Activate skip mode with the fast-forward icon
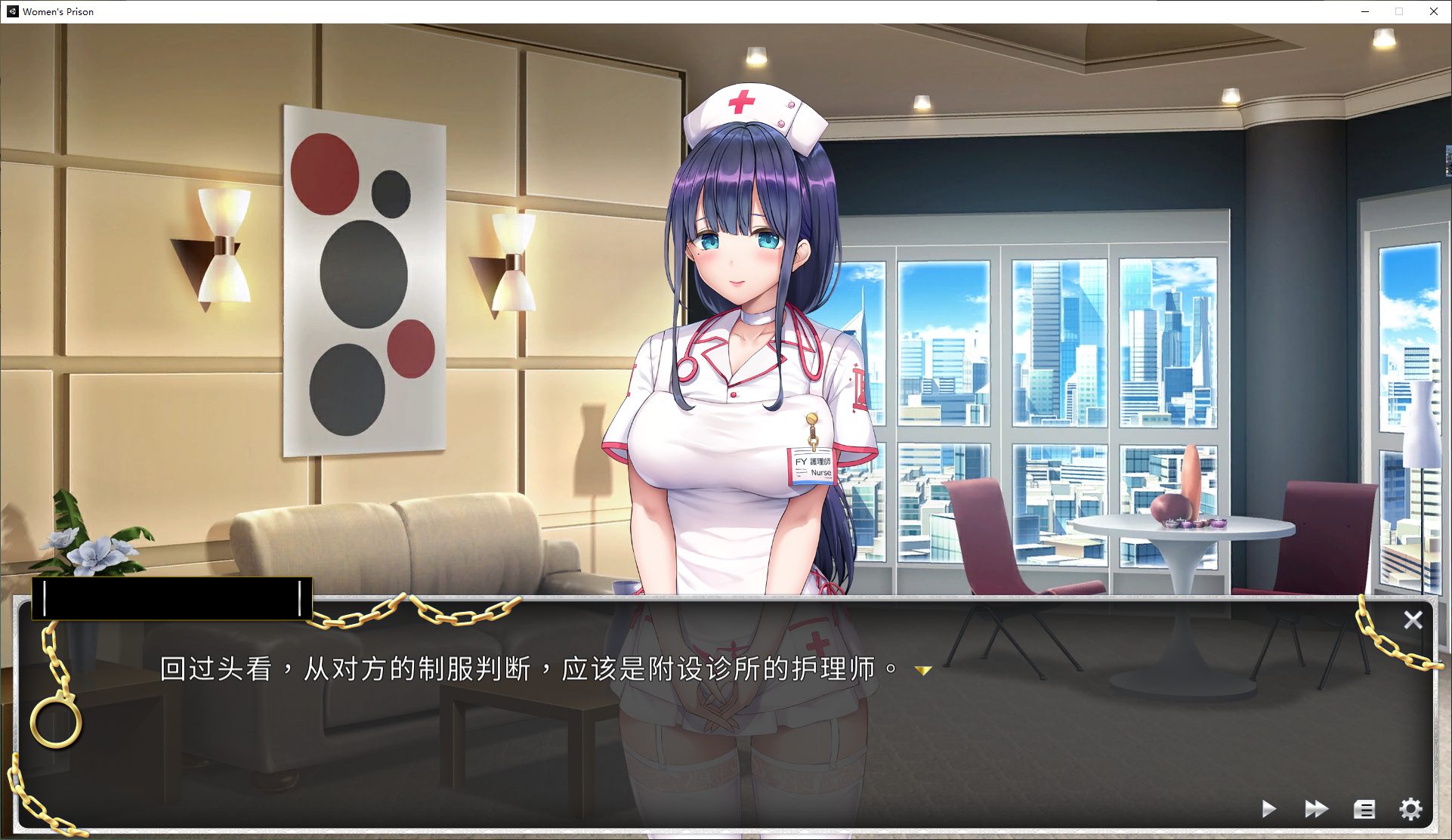The height and width of the screenshot is (840, 1452). (1316, 808)
